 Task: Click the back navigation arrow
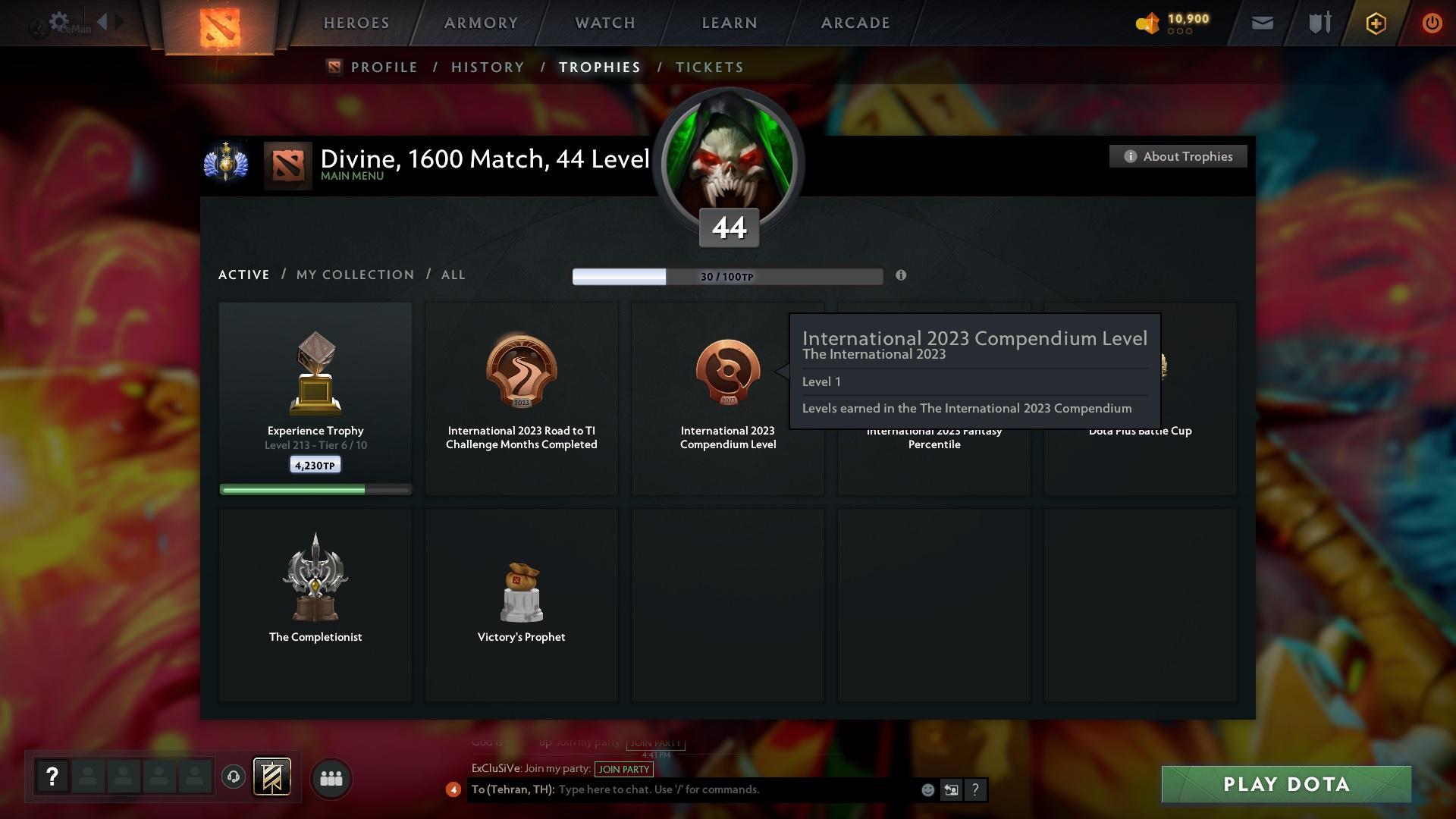click(x=101, y=21)
